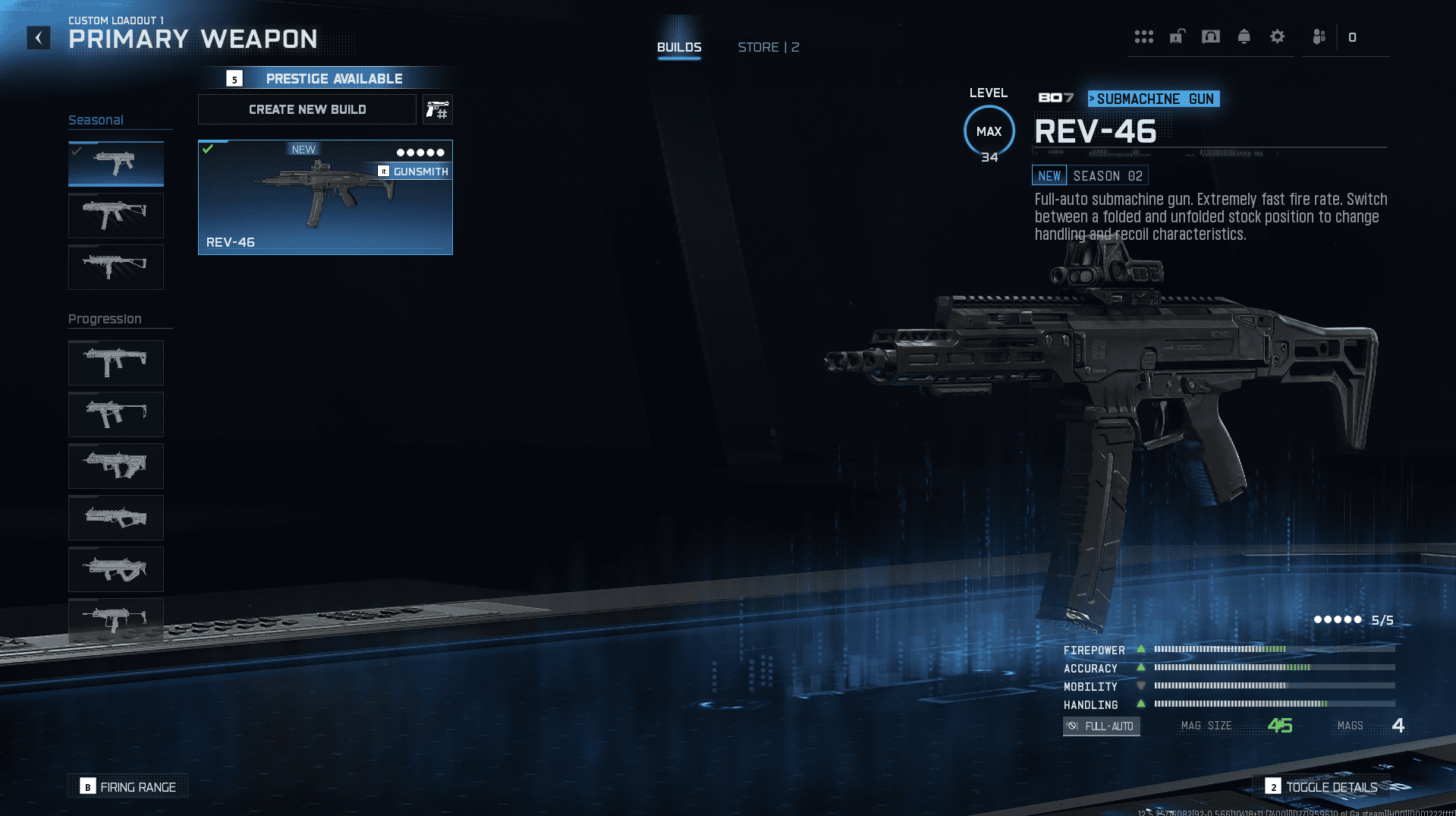Screen dimensions: 1456x816
Task: Click the unlock/lock icon in the header
Action: click(1177, 36)
